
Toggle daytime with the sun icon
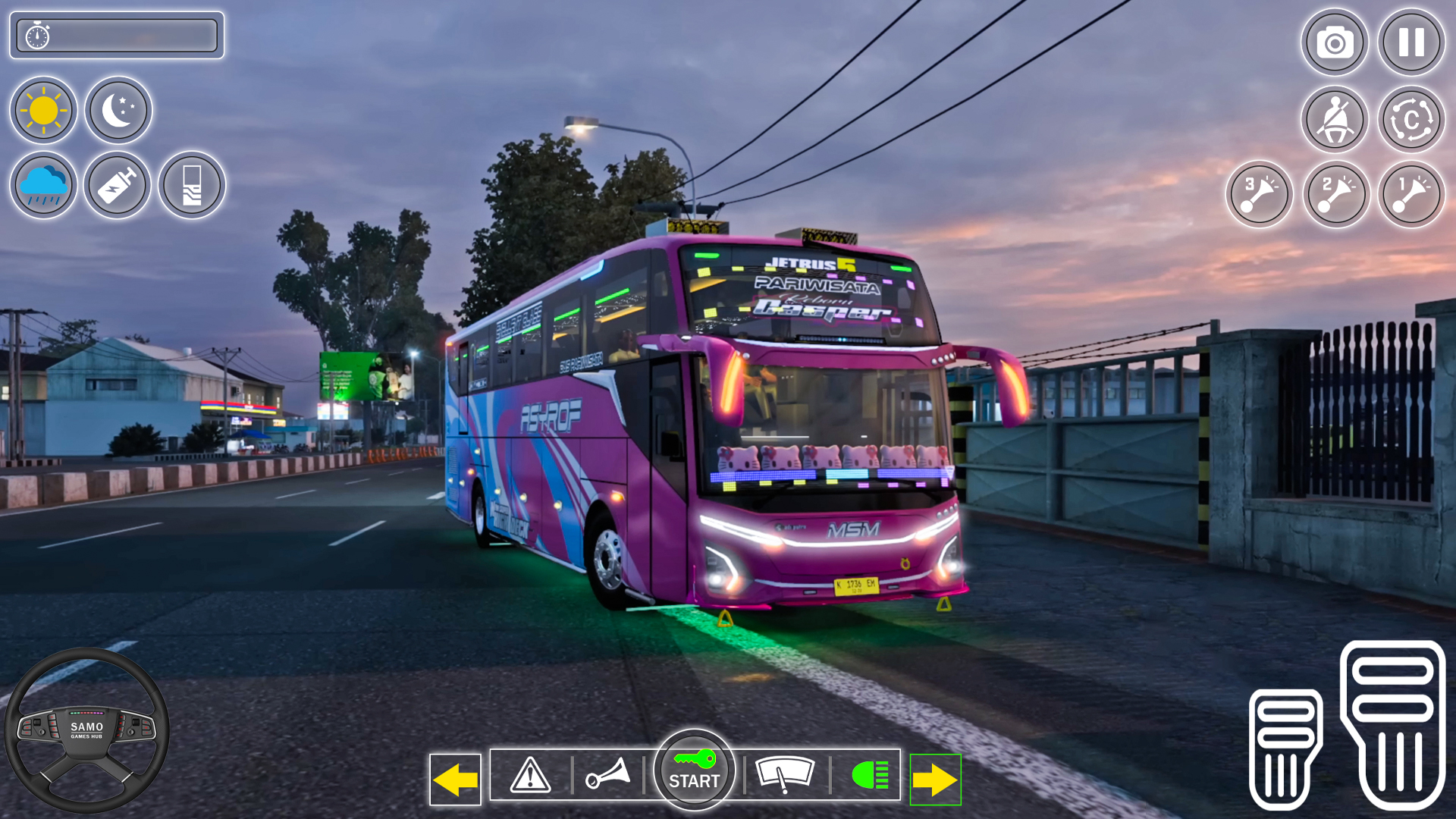click(43, 110)
